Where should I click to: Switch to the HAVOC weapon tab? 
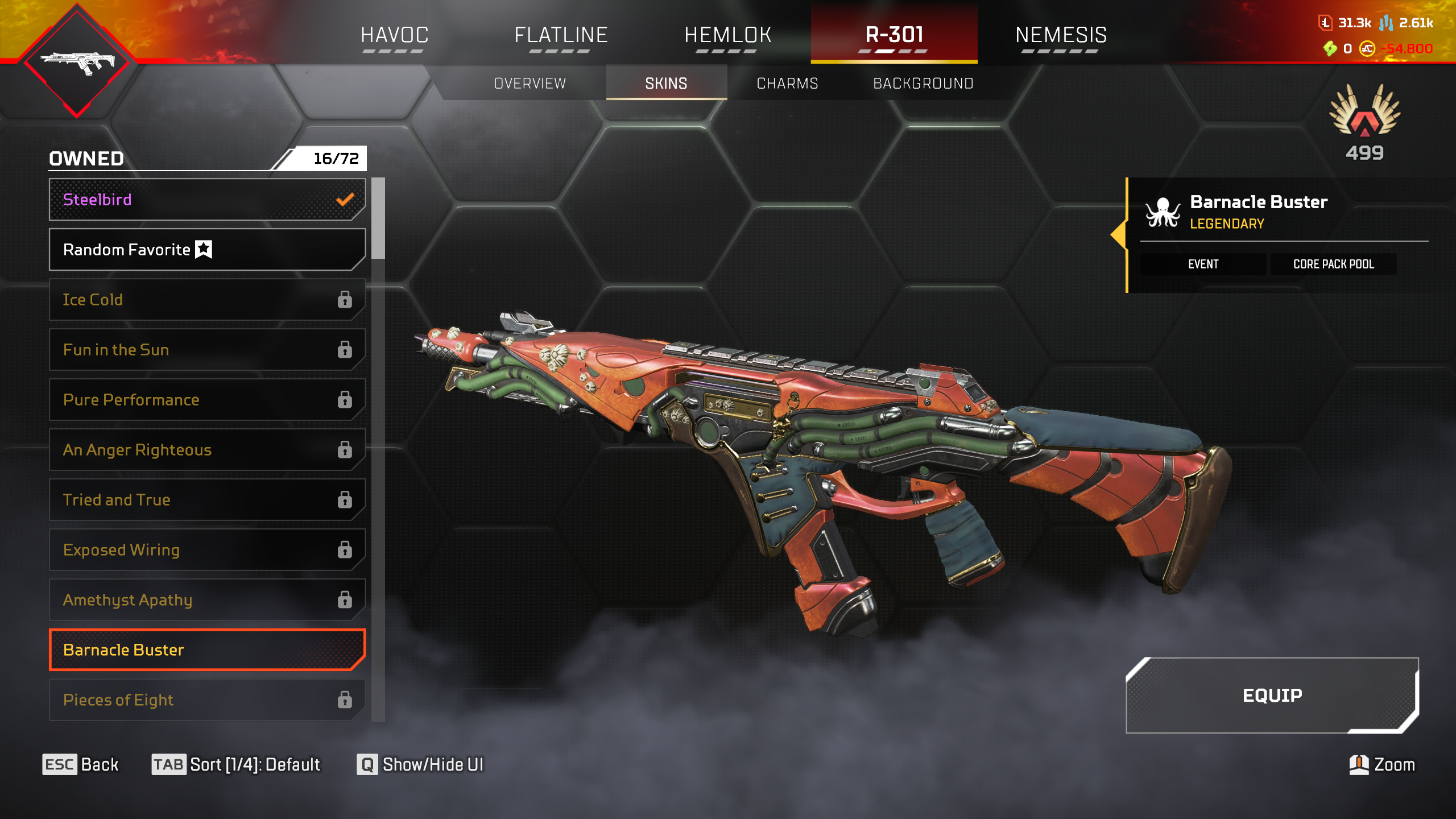pyautogui.click(x=394, y=35)
